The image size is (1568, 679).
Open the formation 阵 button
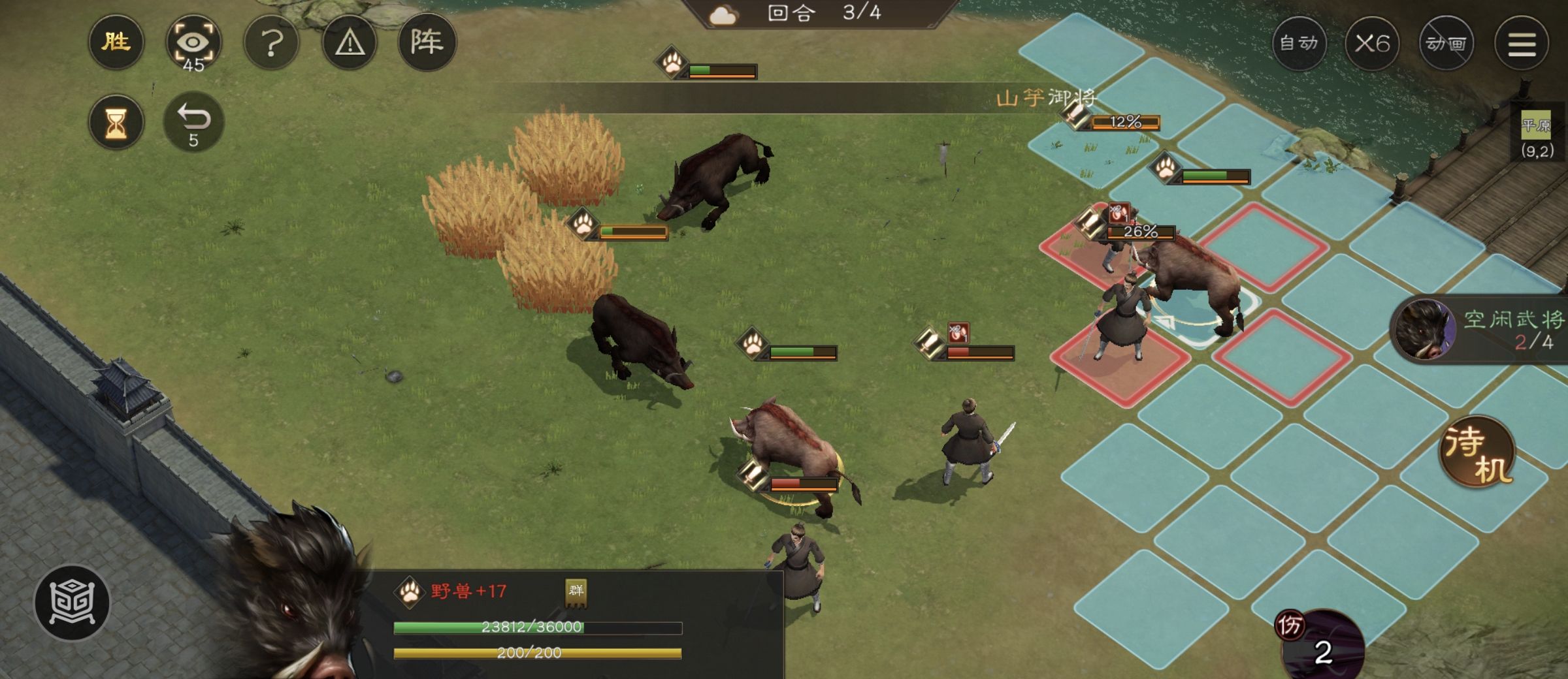tap(427, 43)
